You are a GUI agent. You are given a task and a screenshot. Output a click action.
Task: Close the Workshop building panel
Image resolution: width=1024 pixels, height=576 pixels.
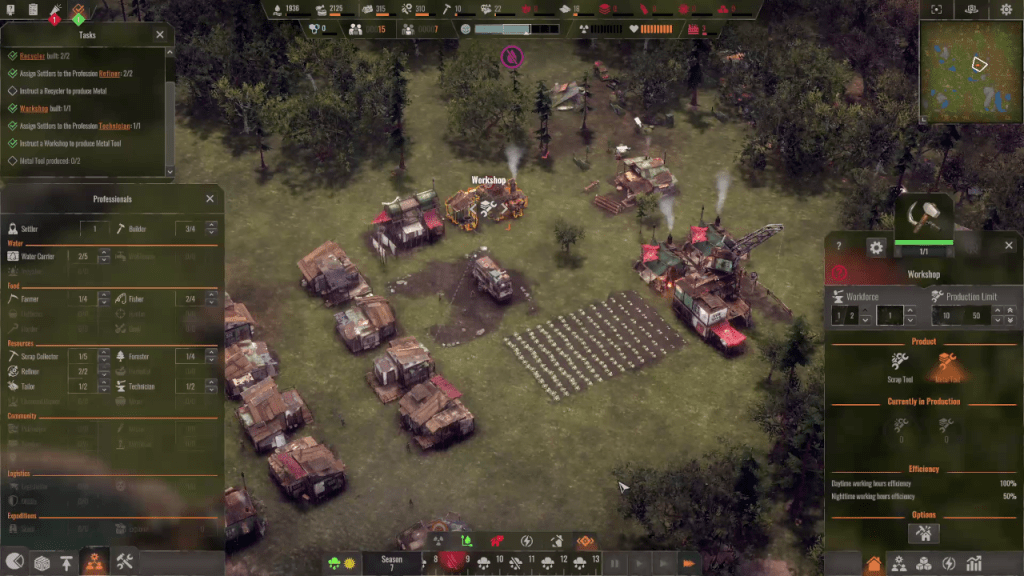tap(1008, 246)
